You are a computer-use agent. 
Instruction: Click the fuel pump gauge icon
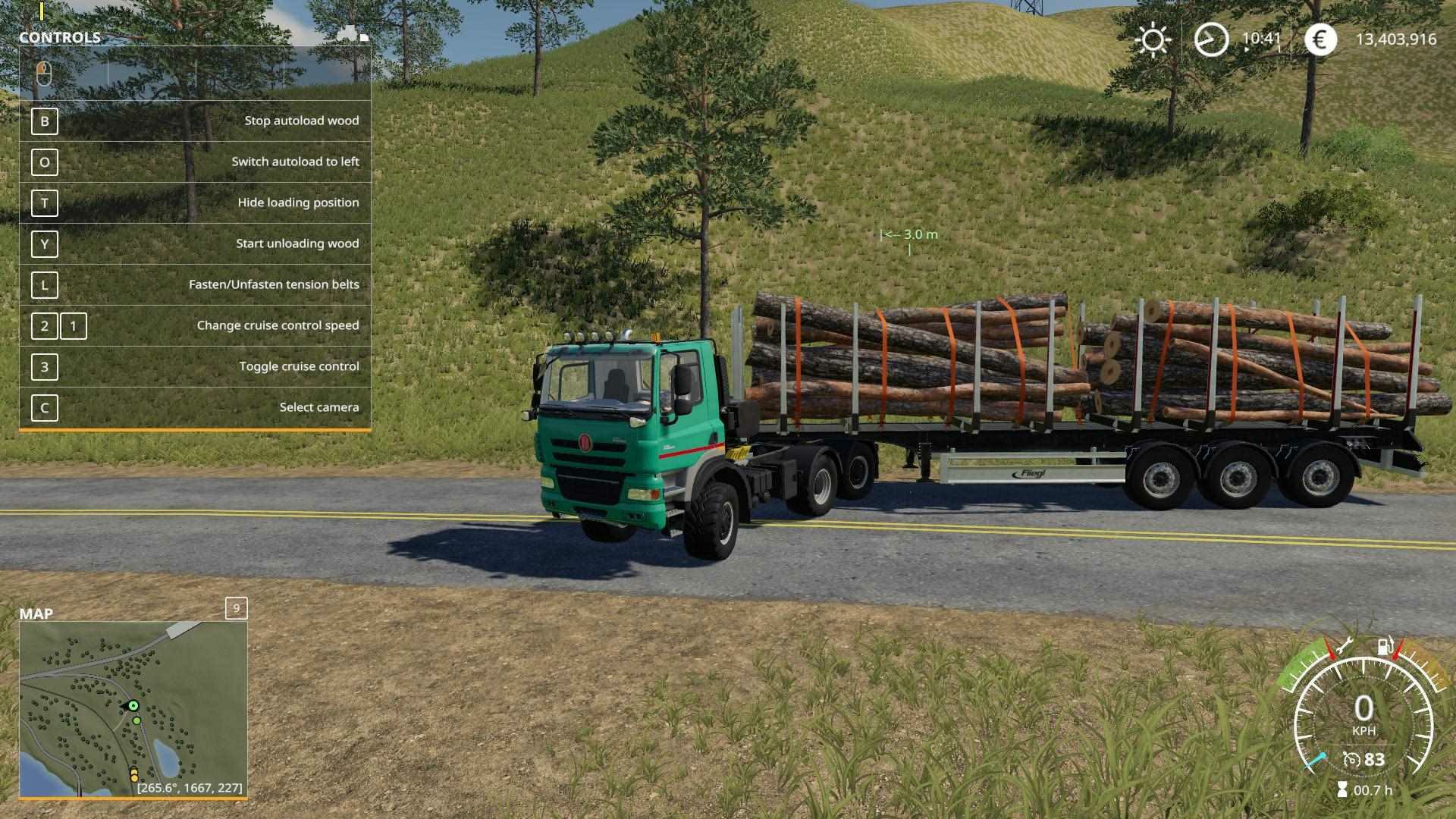1385,647
